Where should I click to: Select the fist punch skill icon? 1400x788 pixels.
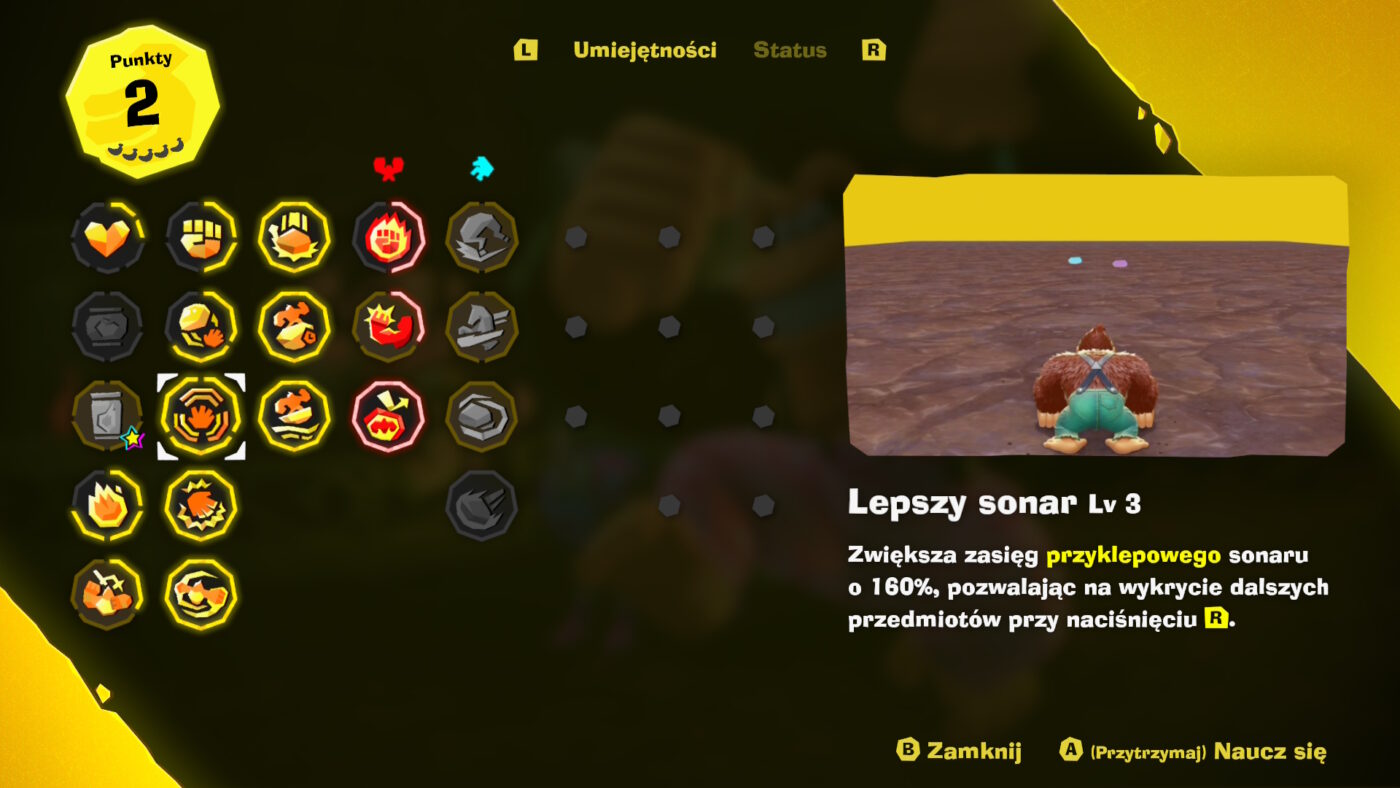pos(201,237)
